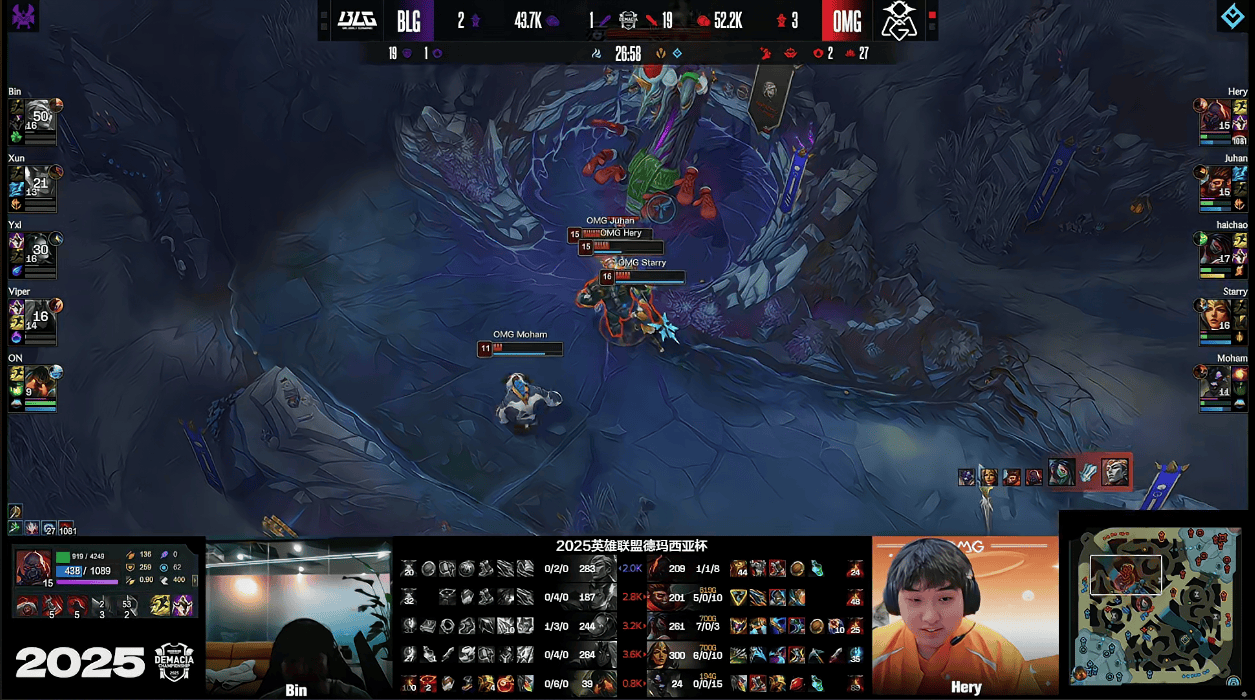This screenshot has height=700, width=1255.
Task: Select Bin's champion portrait in the team list
Action: (x=39, y=116)
